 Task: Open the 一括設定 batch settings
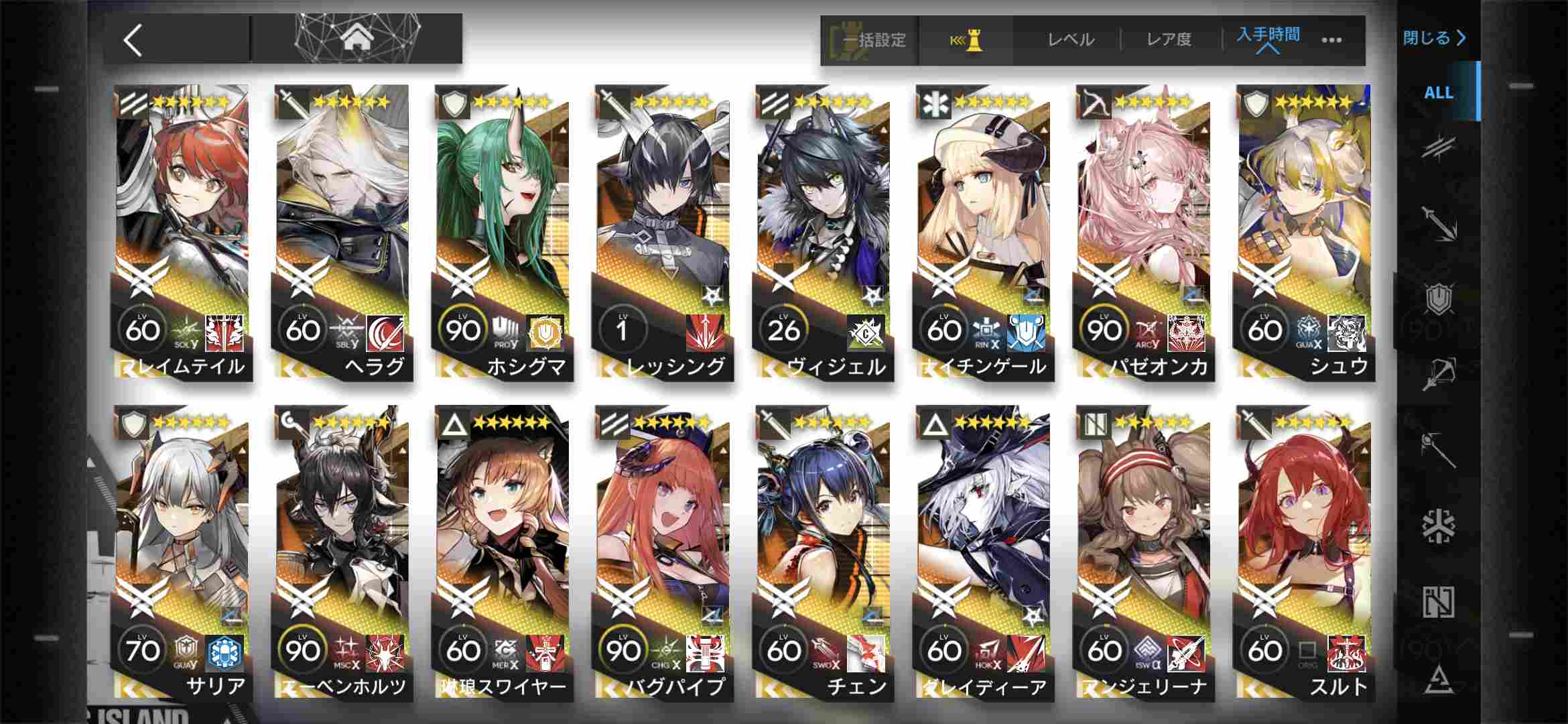(x=870, y=40)
